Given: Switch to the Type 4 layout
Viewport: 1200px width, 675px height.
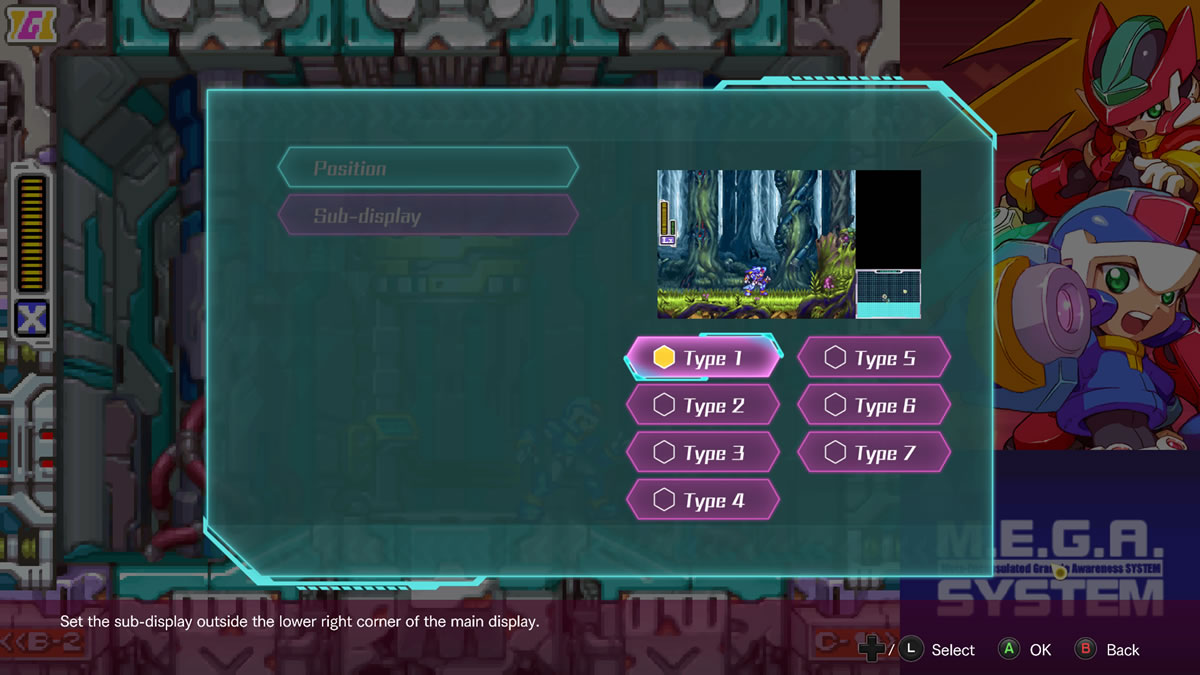Looking at the screenshot, I should (702, 500).
